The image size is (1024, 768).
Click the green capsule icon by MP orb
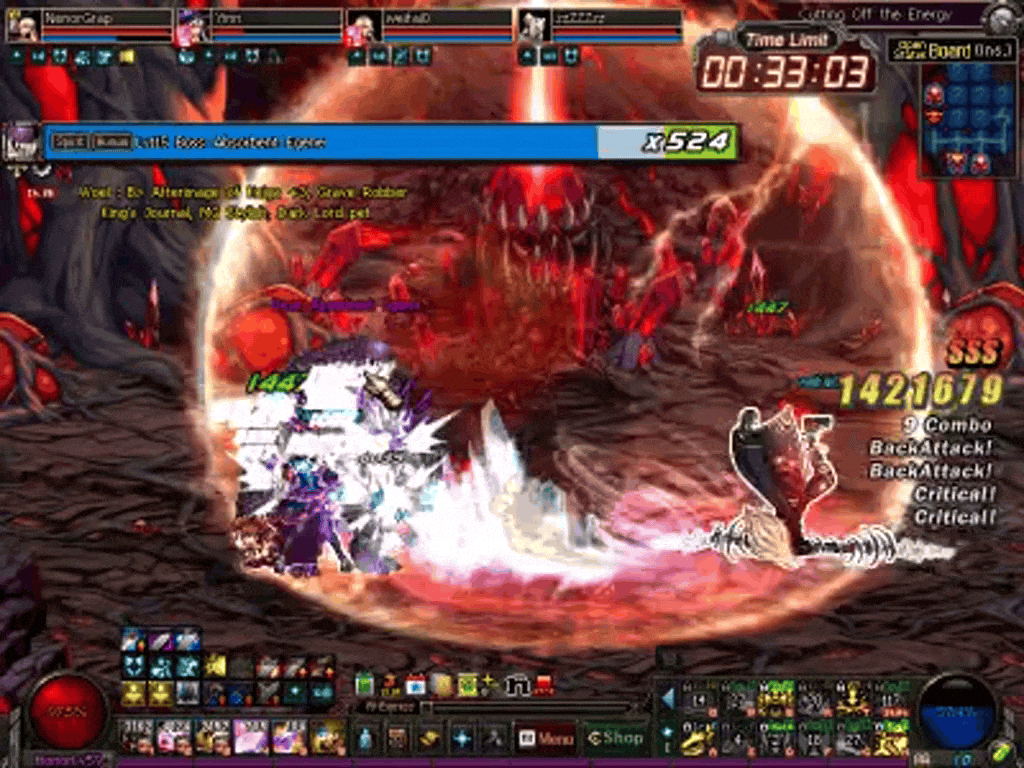[x=1000, y=750]
